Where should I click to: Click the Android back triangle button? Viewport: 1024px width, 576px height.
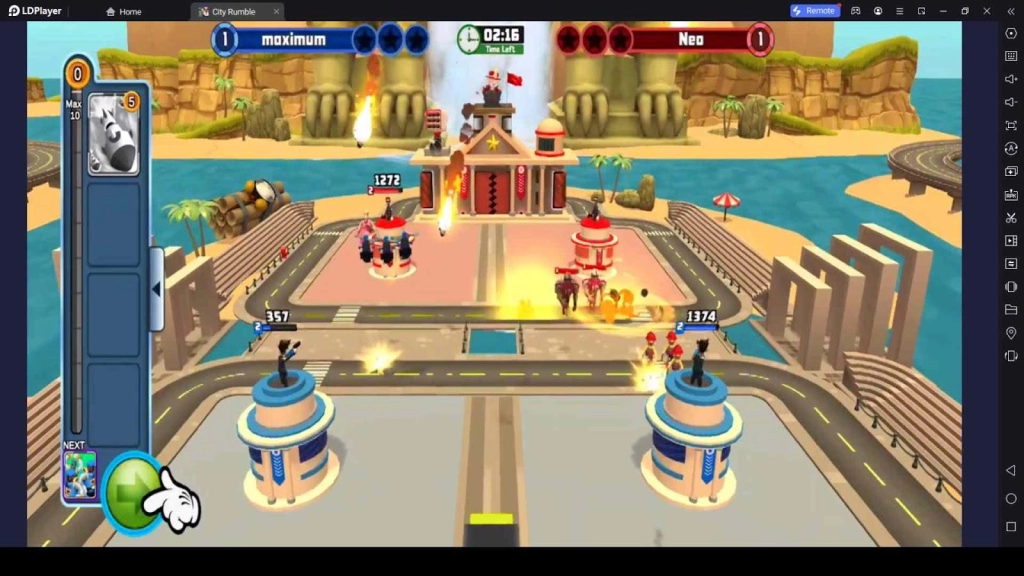(x=1010, y=471)
